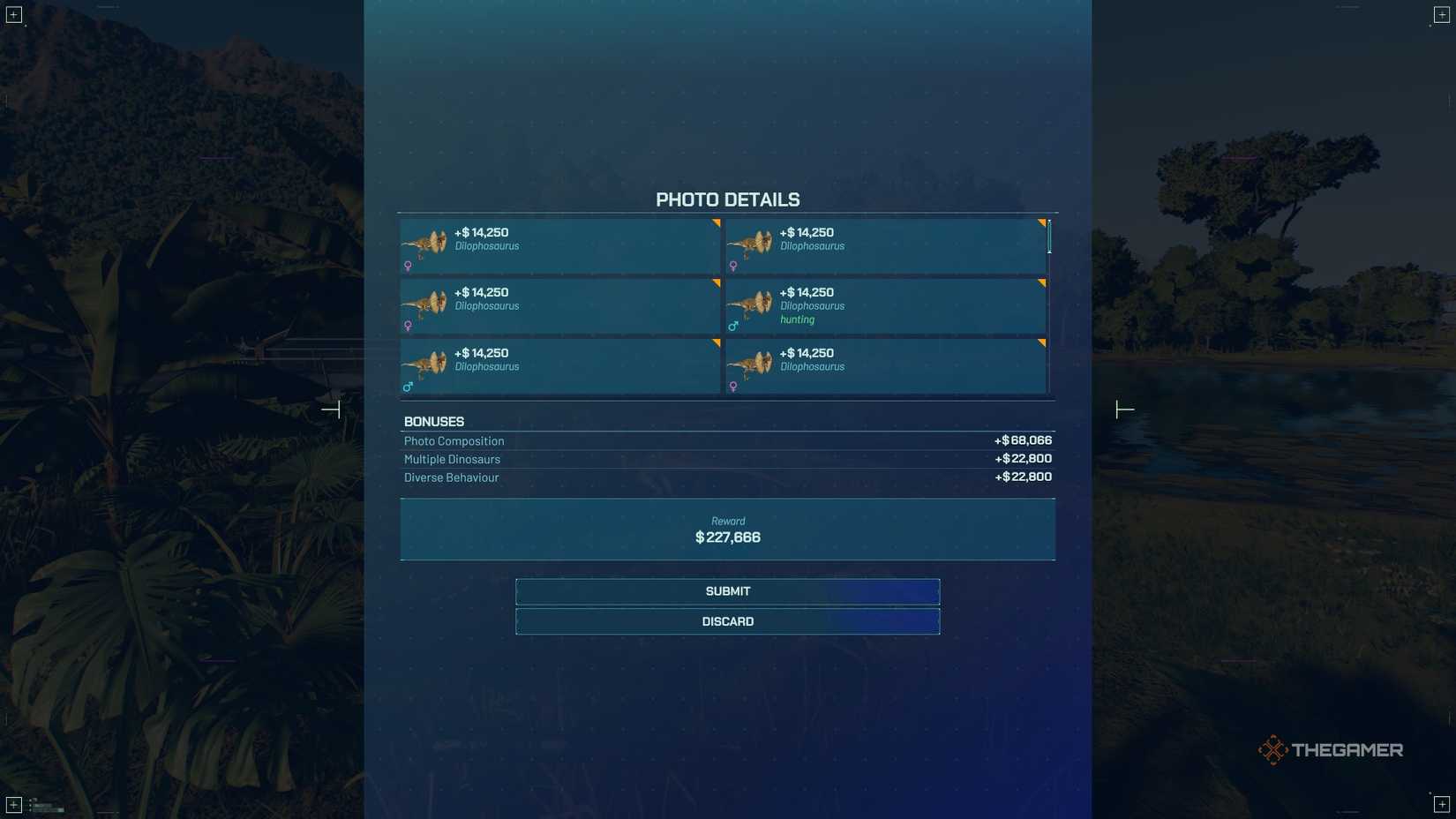Select the Dilophosaurus photo labeled hunting
The height and width of the screenshot is (819, 1456).
[882, 305]
